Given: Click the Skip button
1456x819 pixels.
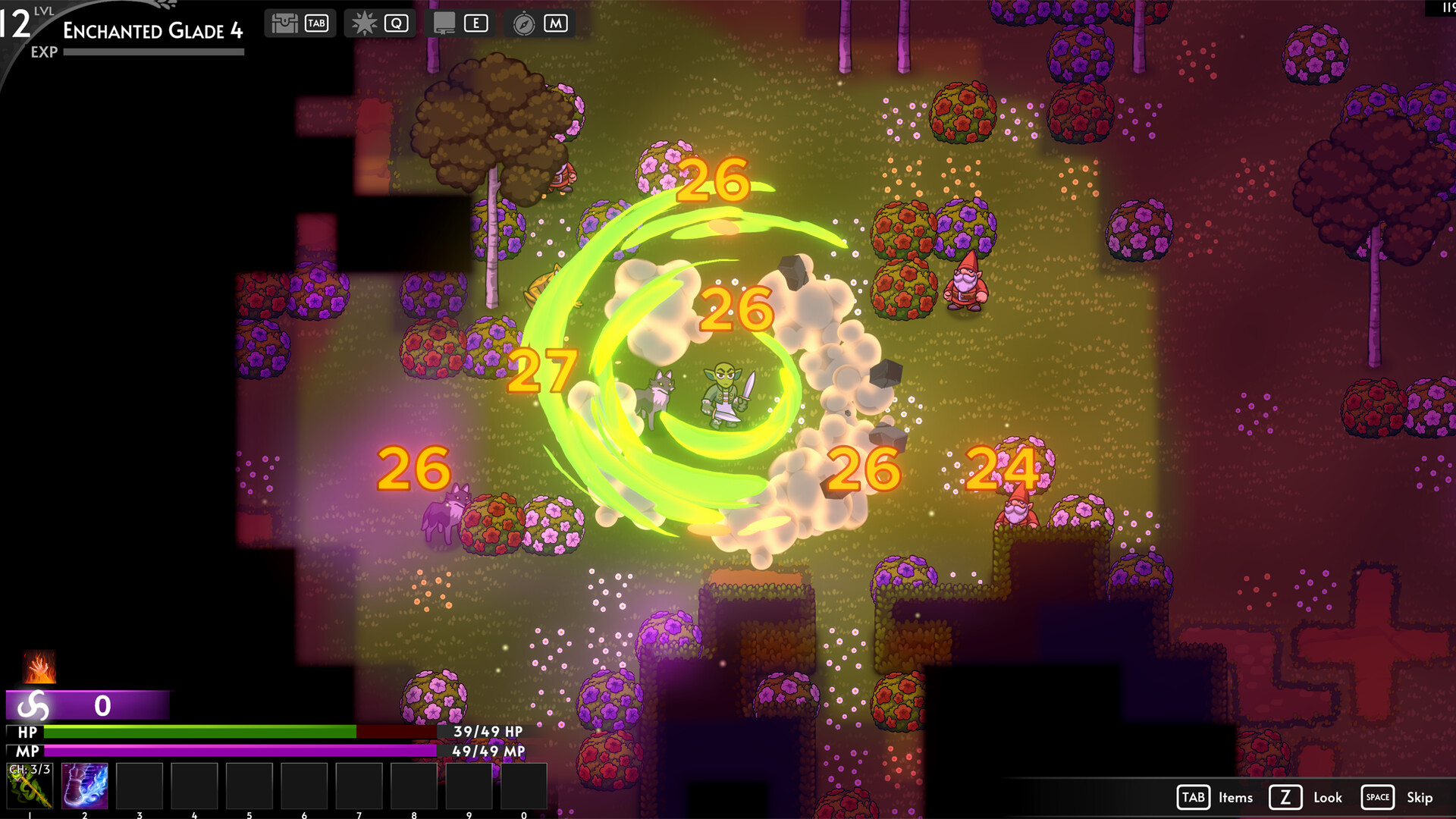Looking at the screenshot, I should 1420,798.
